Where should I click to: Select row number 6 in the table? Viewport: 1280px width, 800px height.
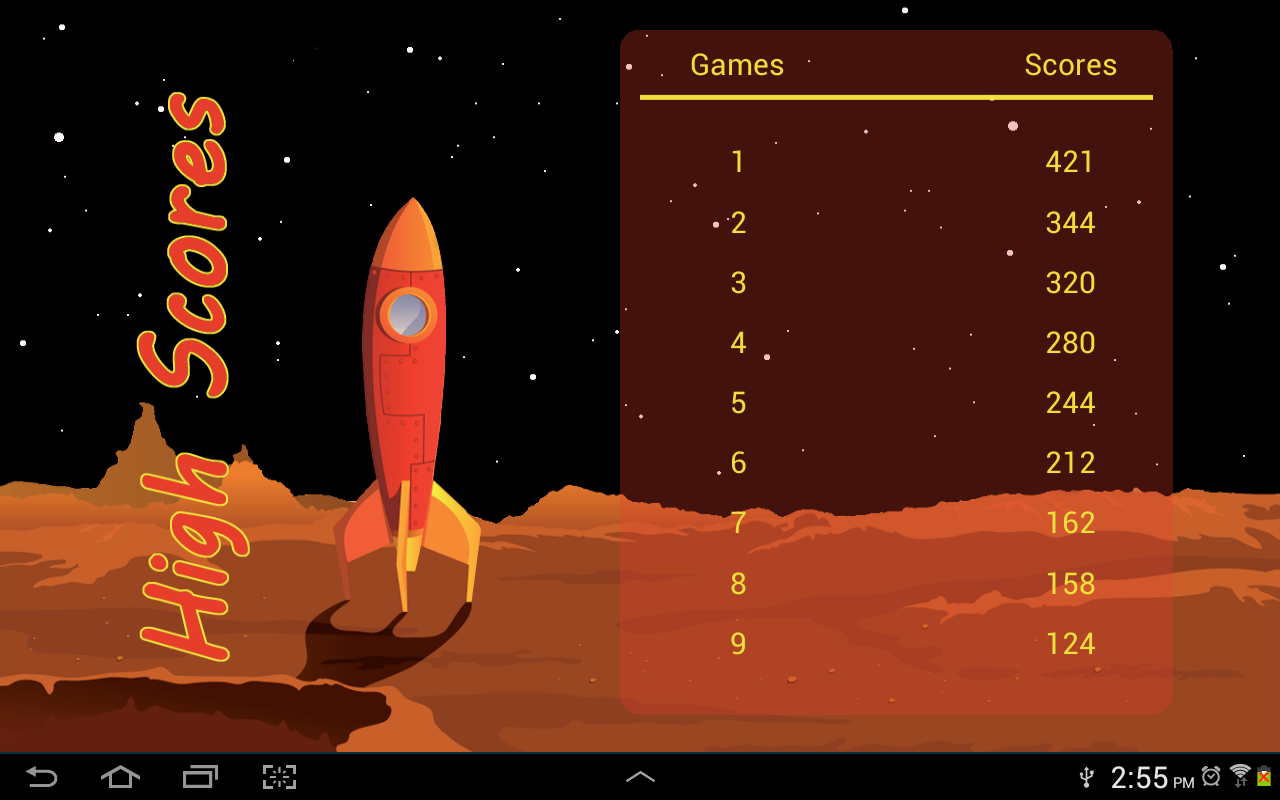coord(737,462)
